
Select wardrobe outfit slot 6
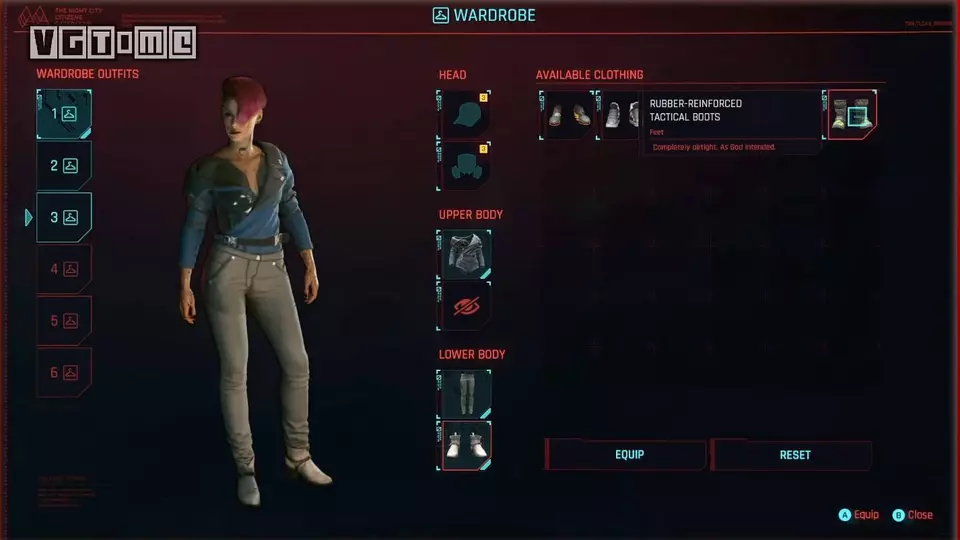pos(64,372)
